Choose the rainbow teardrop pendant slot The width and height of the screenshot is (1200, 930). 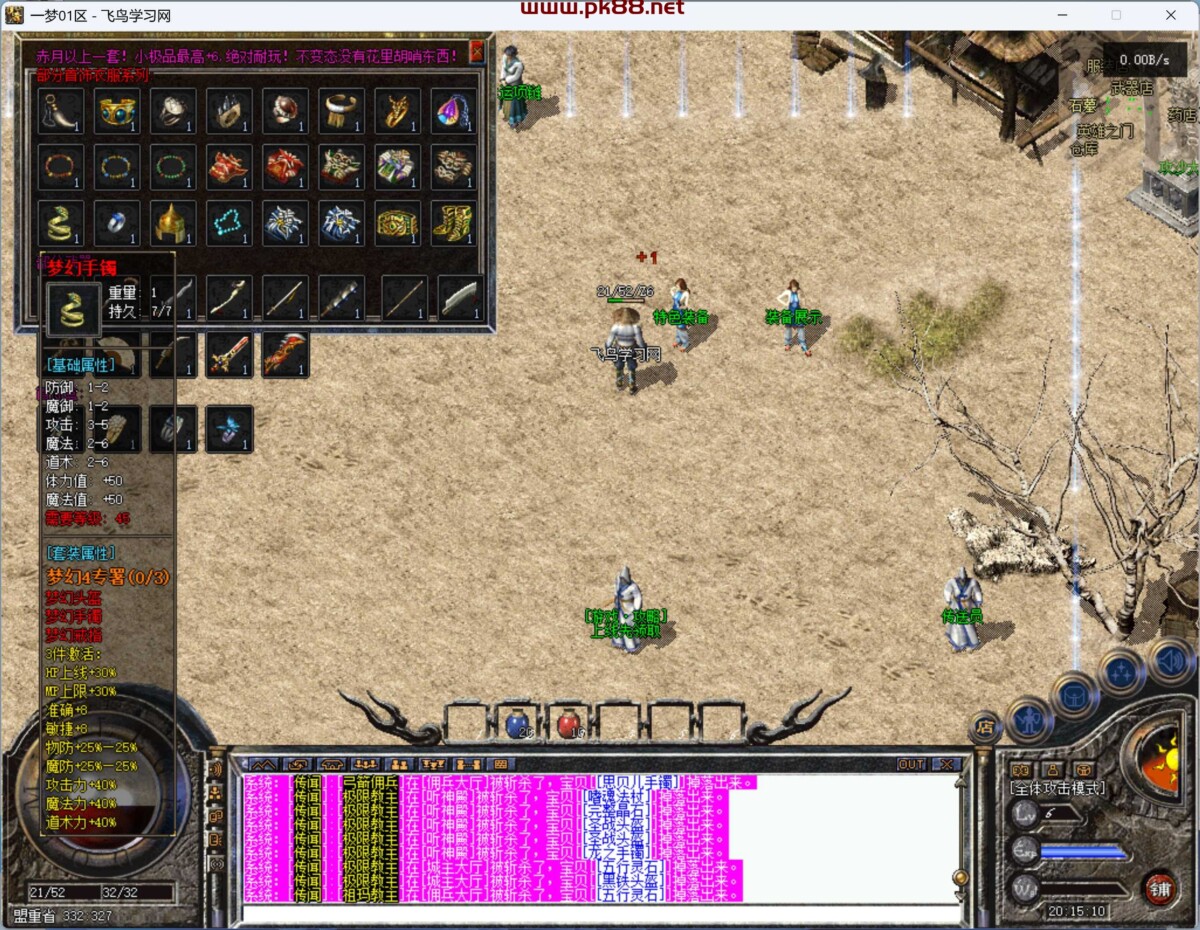pyautogui.click(x=453, y=111)
